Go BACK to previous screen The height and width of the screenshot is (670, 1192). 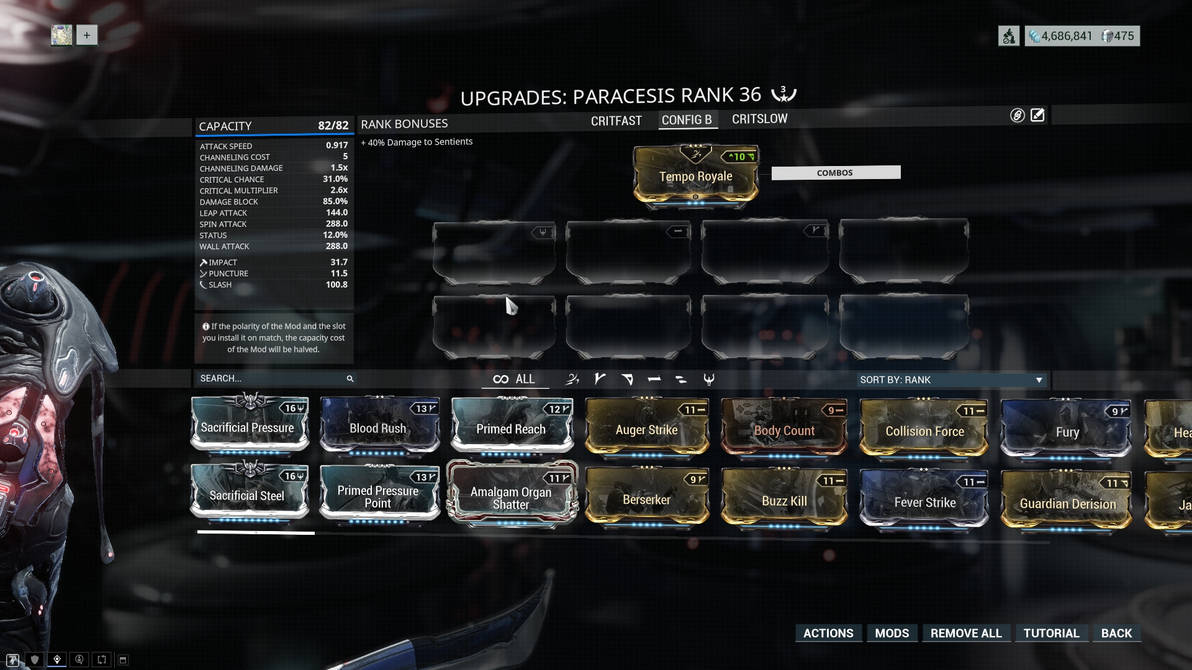pyautogui.click(x=1116, y=633)
